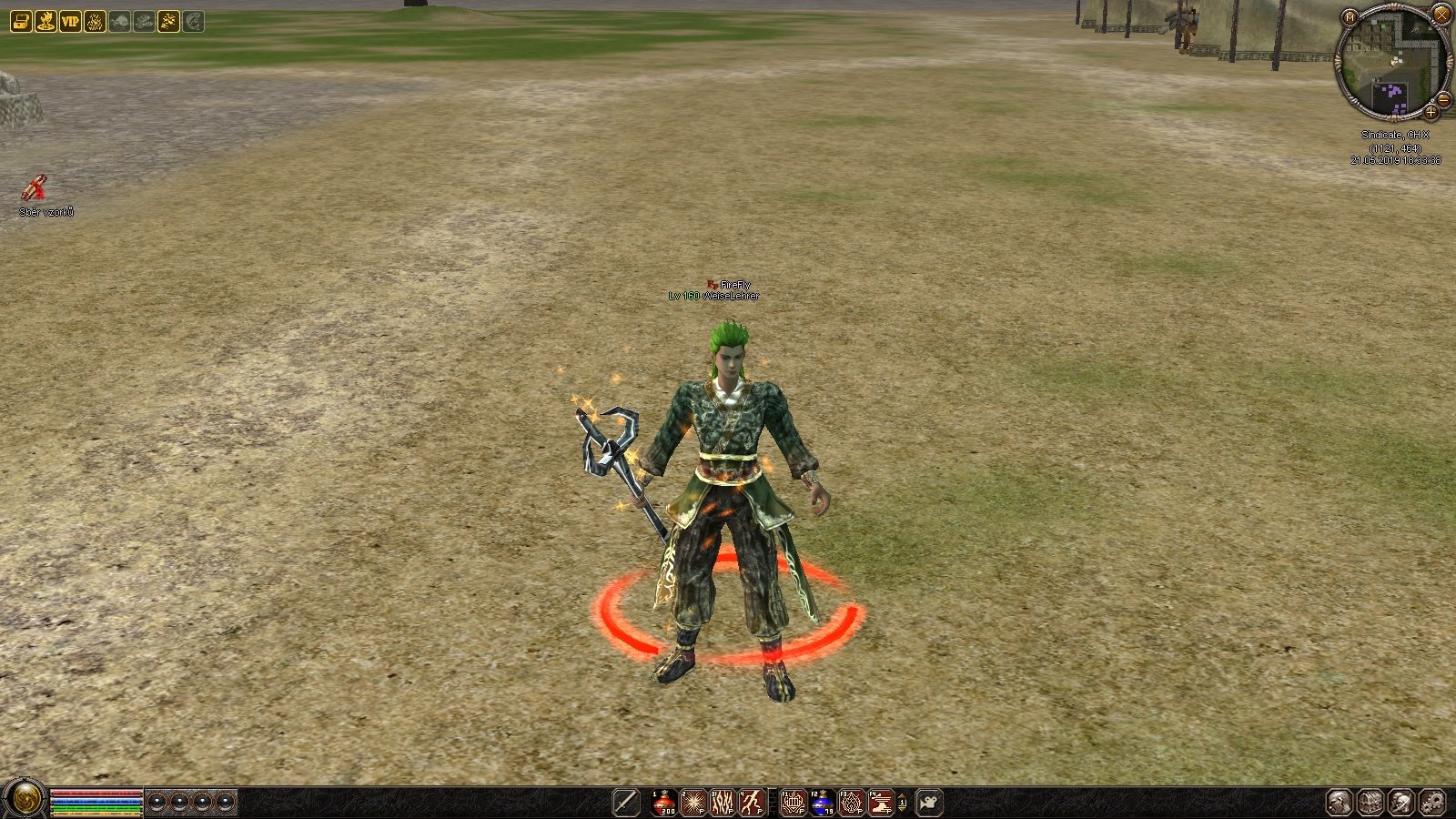Close the minimap
This screenshot has width=1456, height=819.
tap(1441, 14)
